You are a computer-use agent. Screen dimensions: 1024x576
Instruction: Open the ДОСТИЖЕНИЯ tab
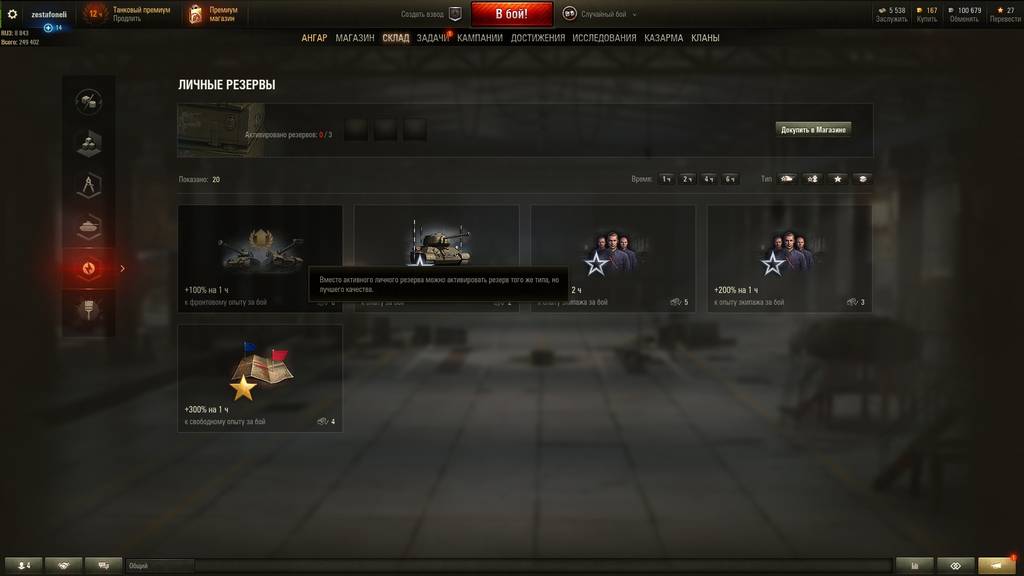tap(538, 38)
